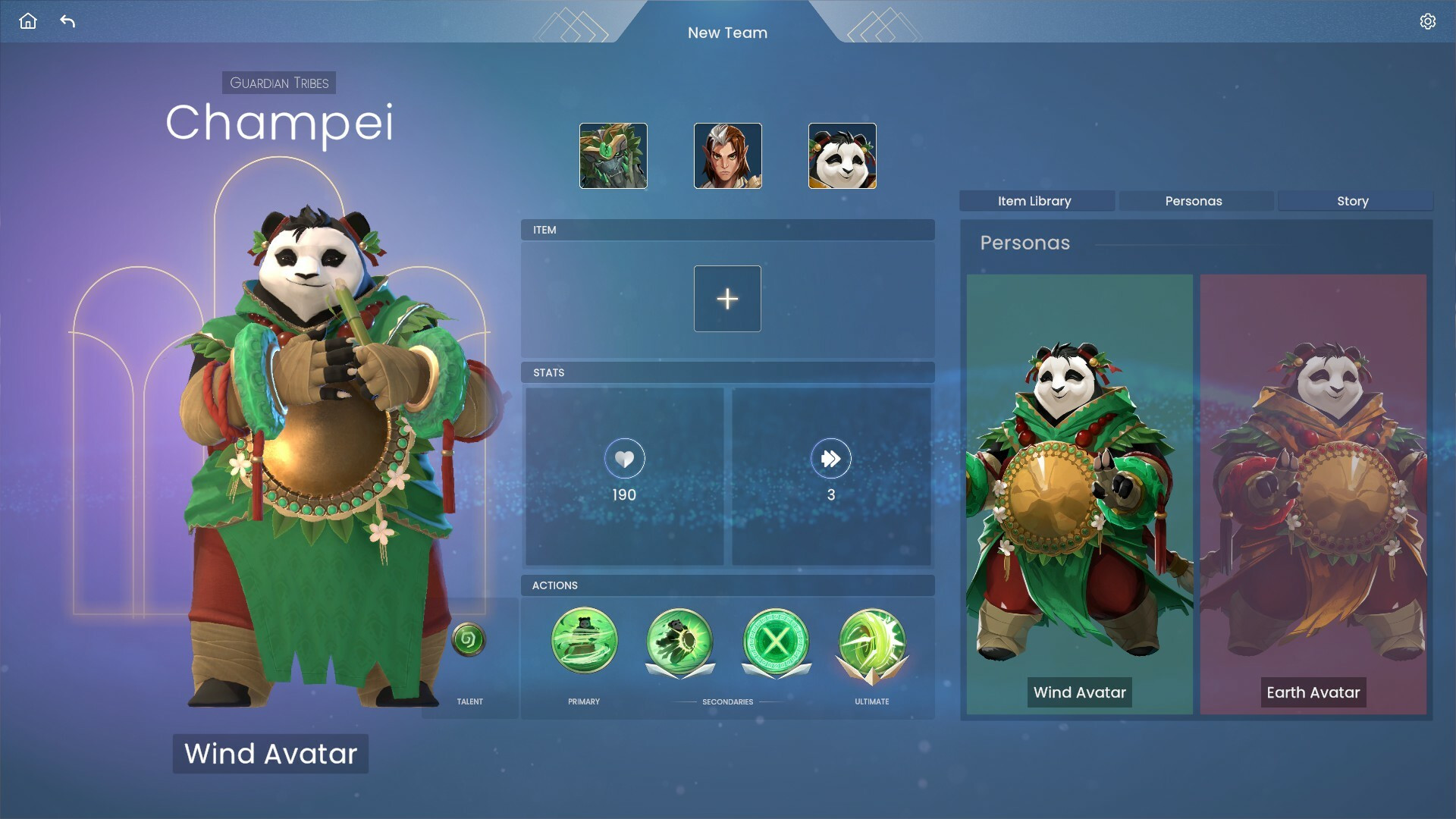Switch to the Item Library tab
Image resolution: width=1456 pixels, height=819 pixels.
pyautogui.click(x=1034, y=201)
